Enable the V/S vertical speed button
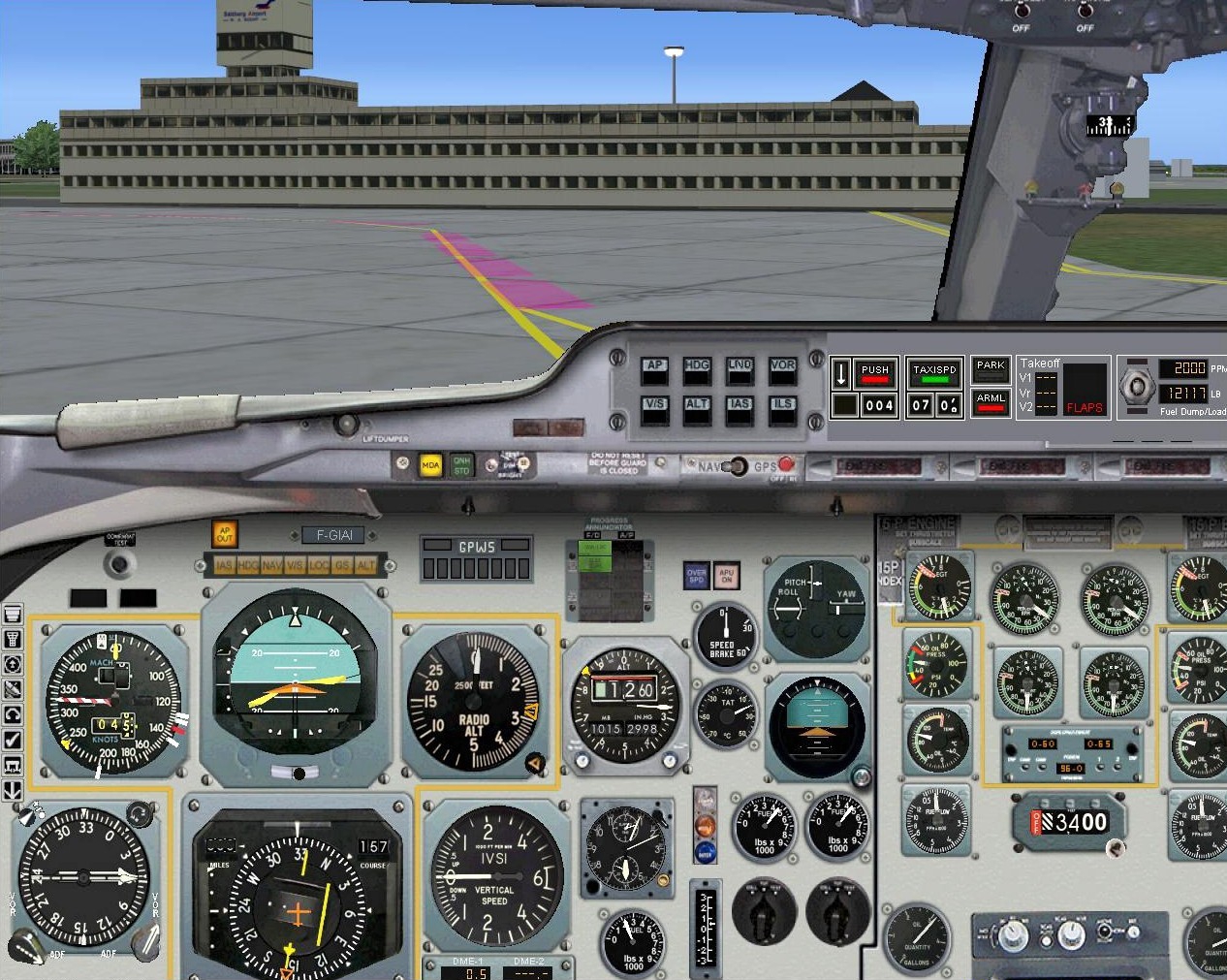This screenshot has height=980, width=1227. pos(654,410)
